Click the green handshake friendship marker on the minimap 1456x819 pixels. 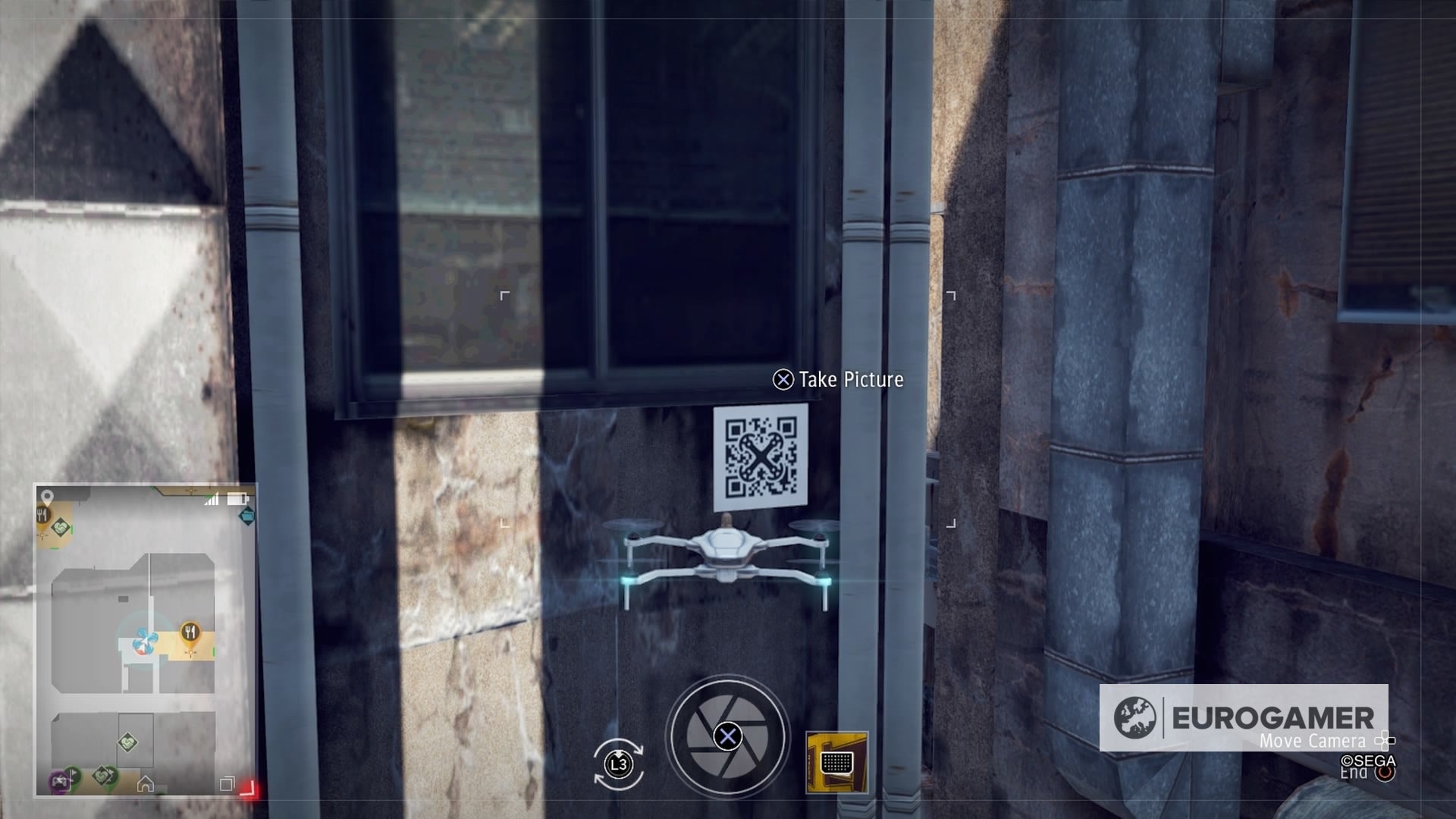tap(127, 742)
